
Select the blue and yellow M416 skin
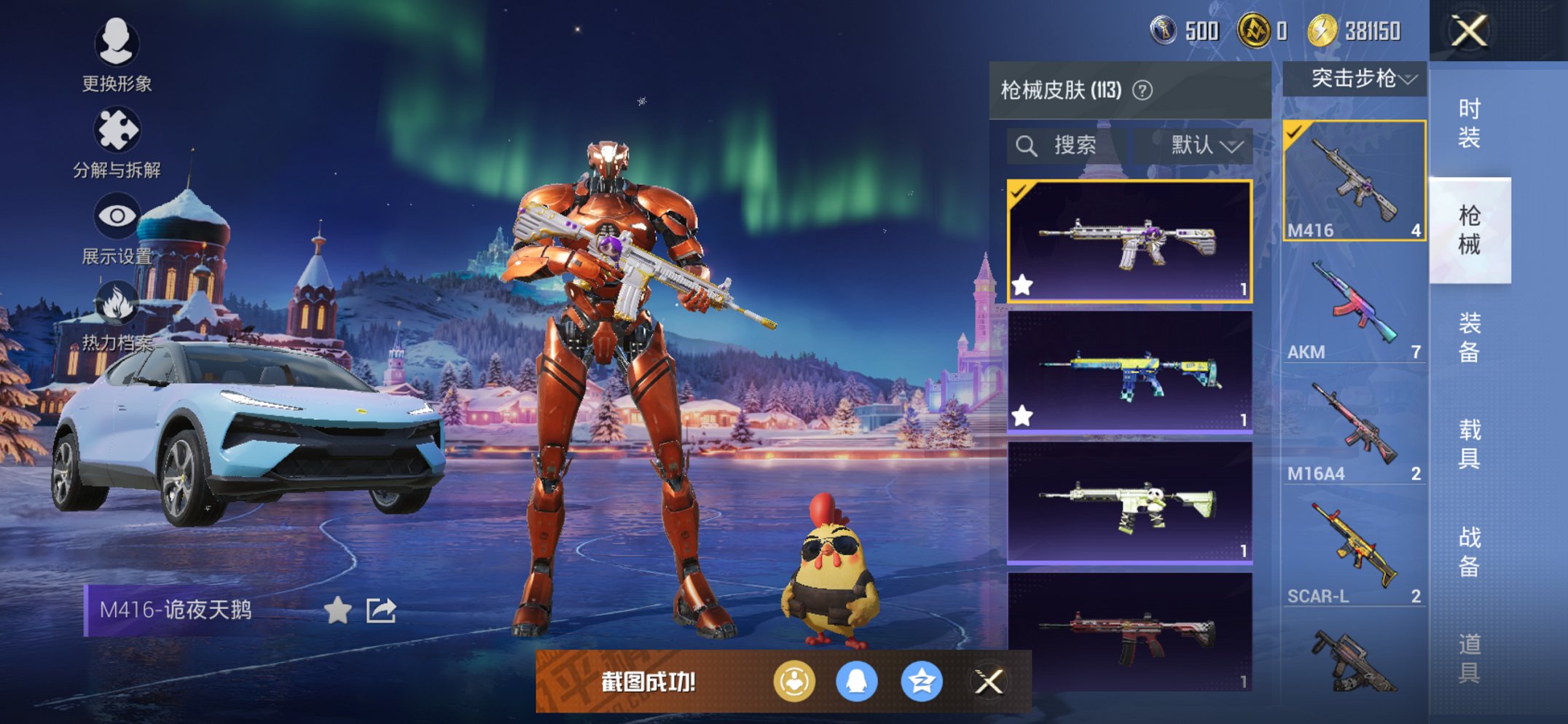point(1129,373)
